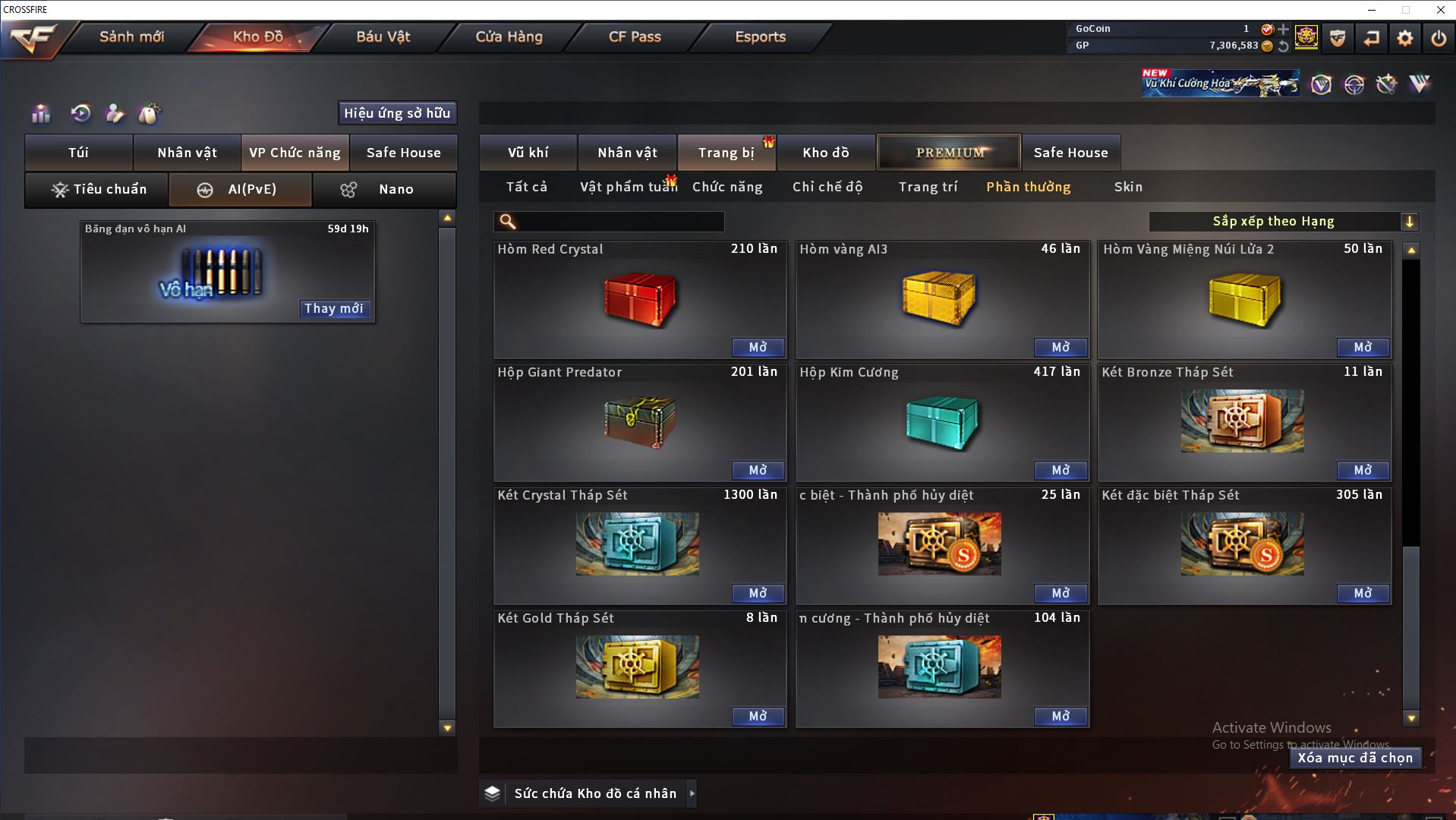Go to the Sảnh mới lobby
This screenshot has height=820, width=1456.
pyautogui.click(x=131, y=37)
